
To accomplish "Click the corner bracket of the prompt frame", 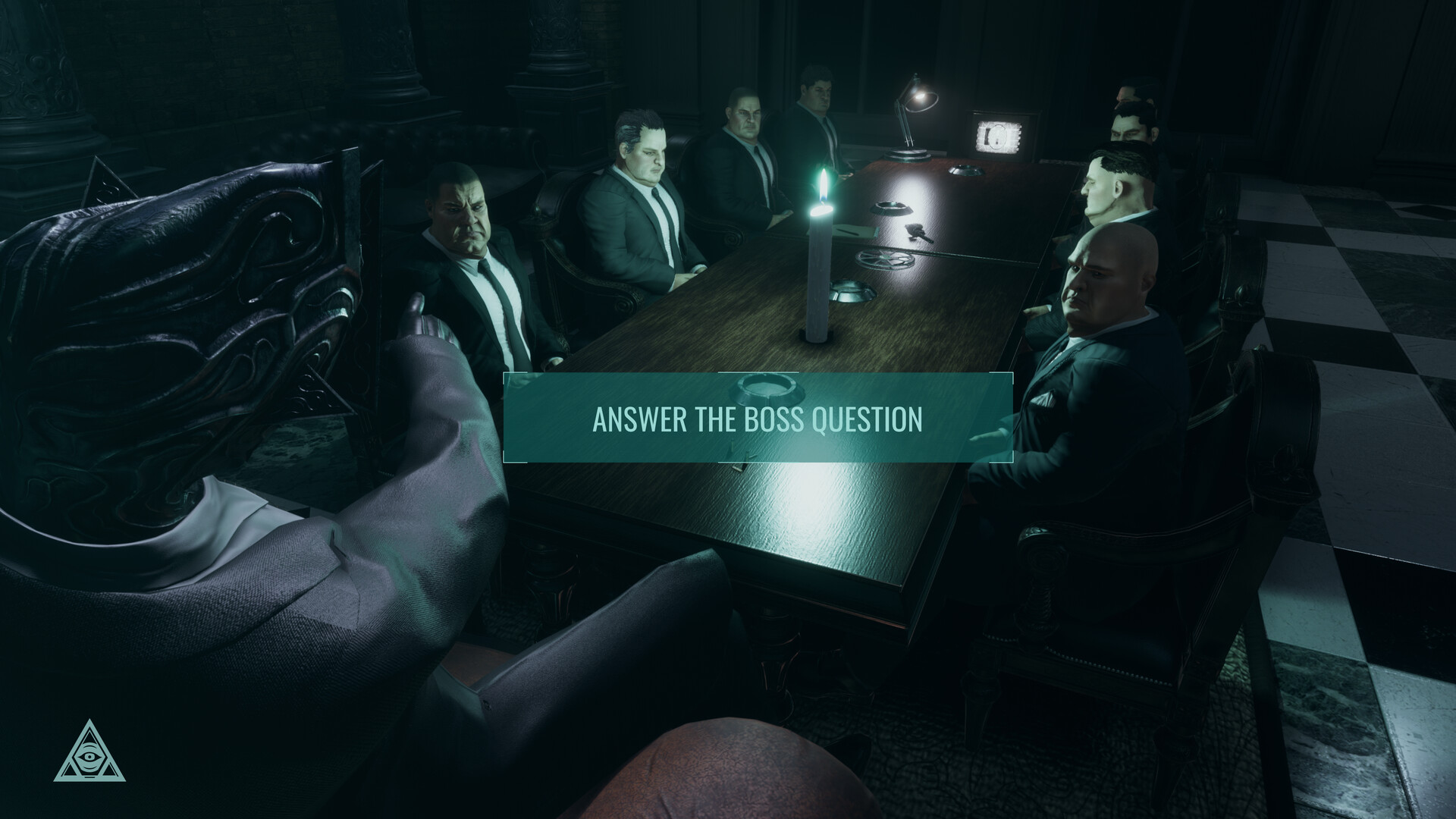I will click(505, 374).
